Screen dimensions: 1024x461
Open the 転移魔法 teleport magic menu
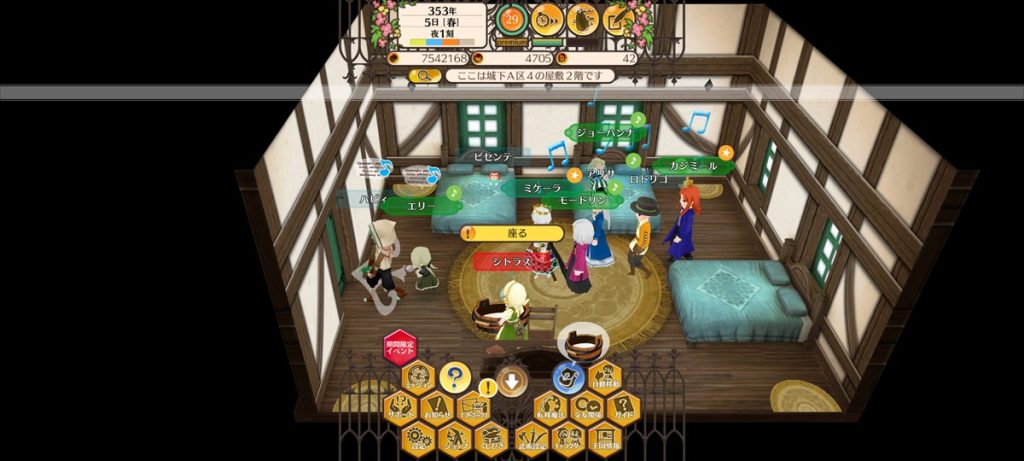552,408
